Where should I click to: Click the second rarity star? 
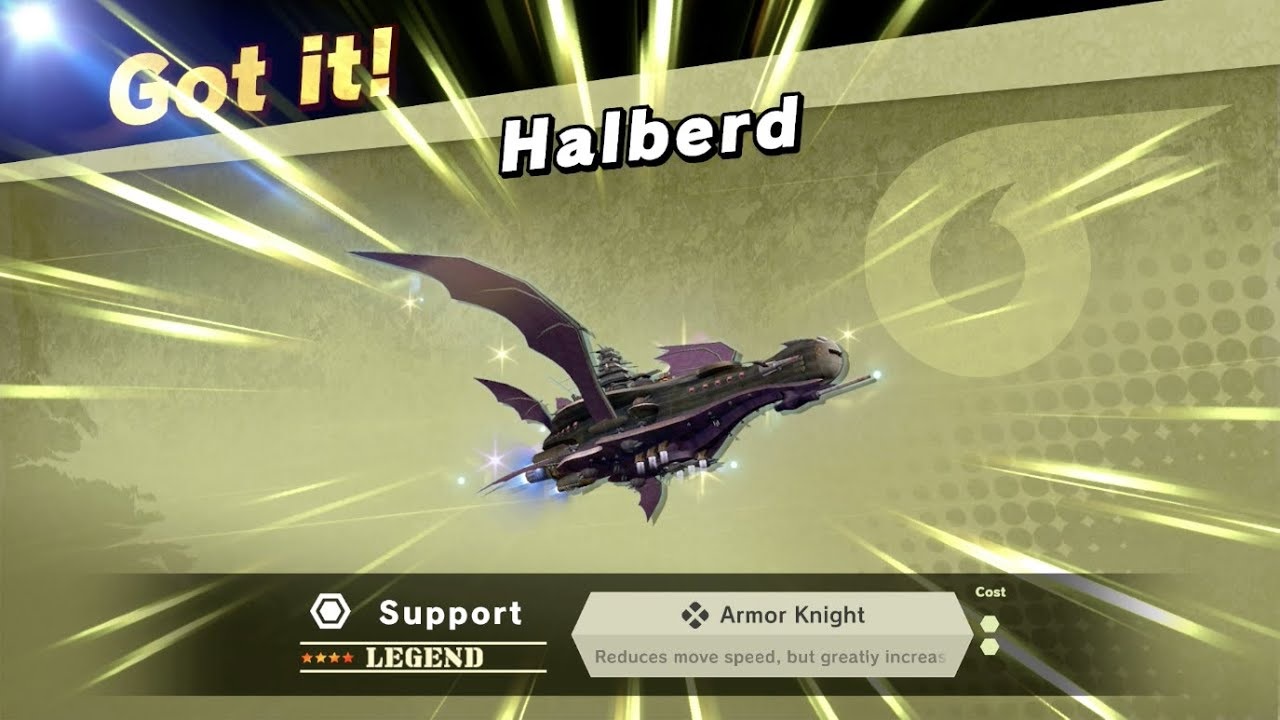click(318, 657)
